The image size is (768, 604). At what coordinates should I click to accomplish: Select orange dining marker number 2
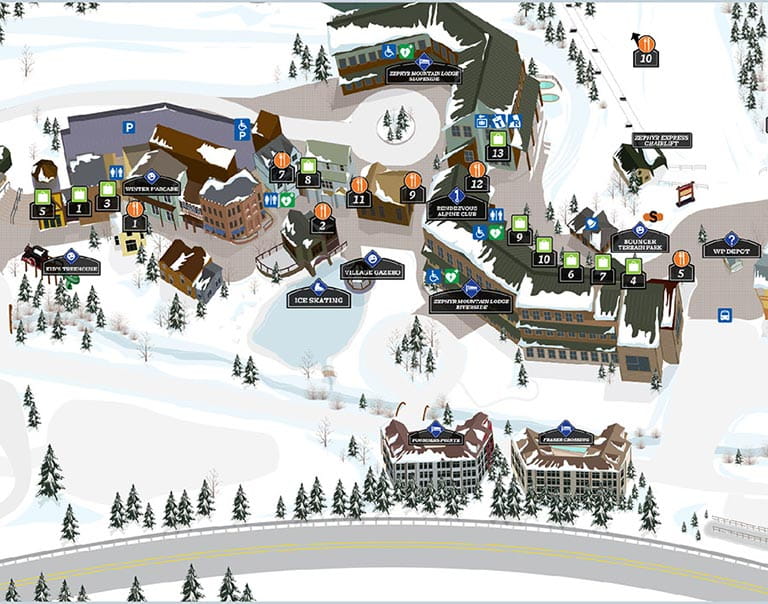tap(322, 218)
